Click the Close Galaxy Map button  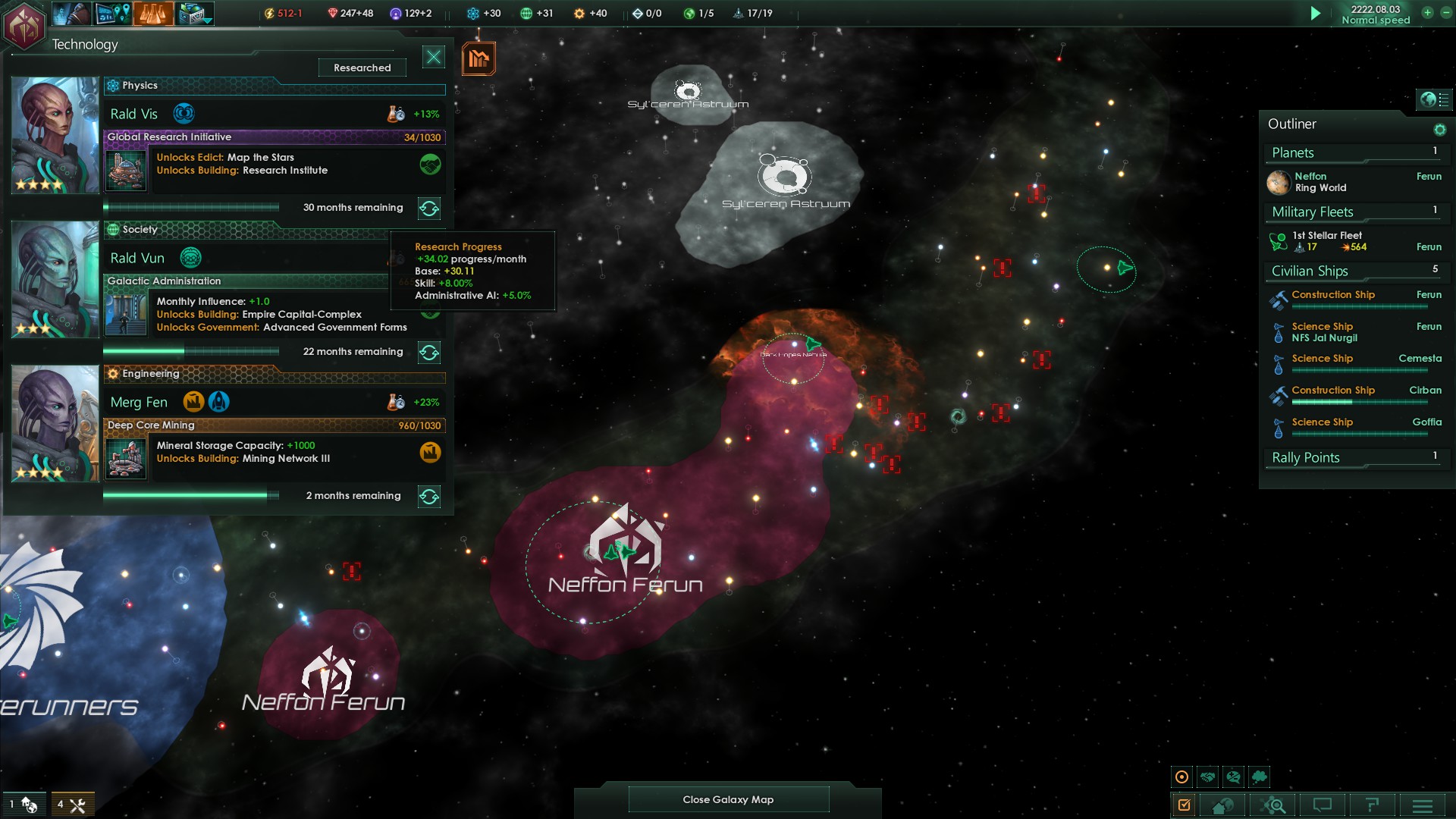728,799
